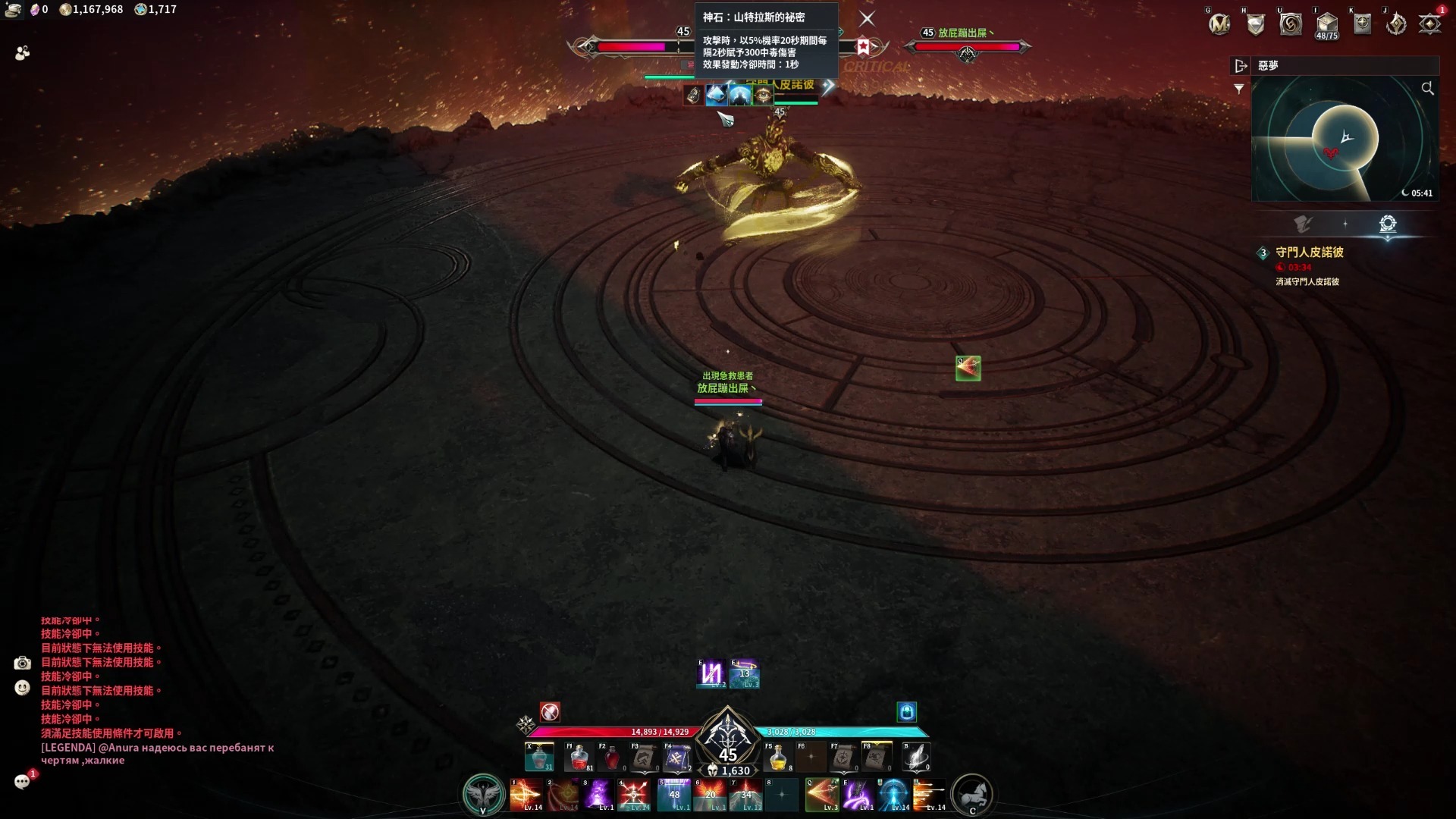Click the exit dungeon arrow beside 惡夢
This screenshot has height=819, width=1456.
coord(1241,66)
